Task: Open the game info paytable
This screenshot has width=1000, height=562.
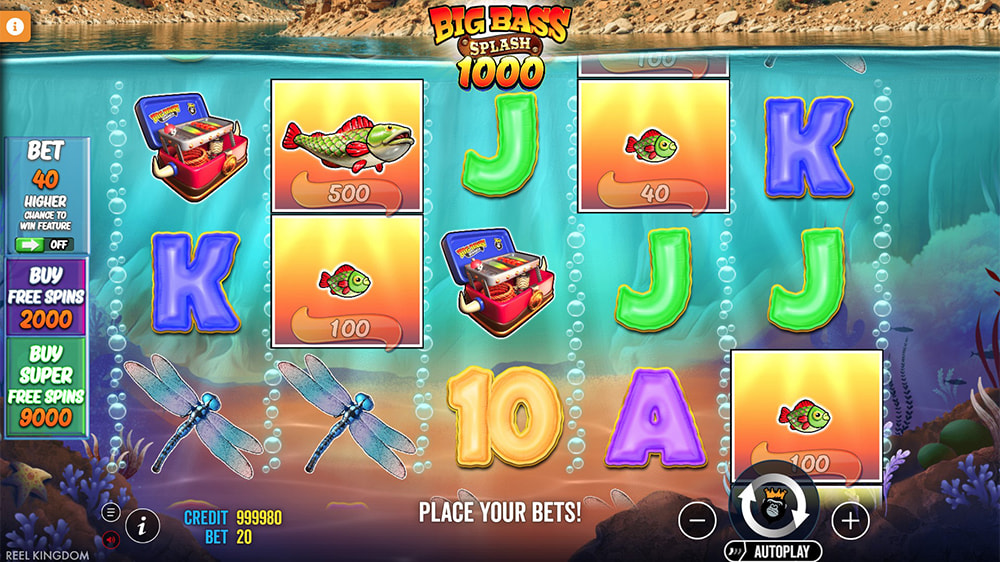Action: pos(143,523)
